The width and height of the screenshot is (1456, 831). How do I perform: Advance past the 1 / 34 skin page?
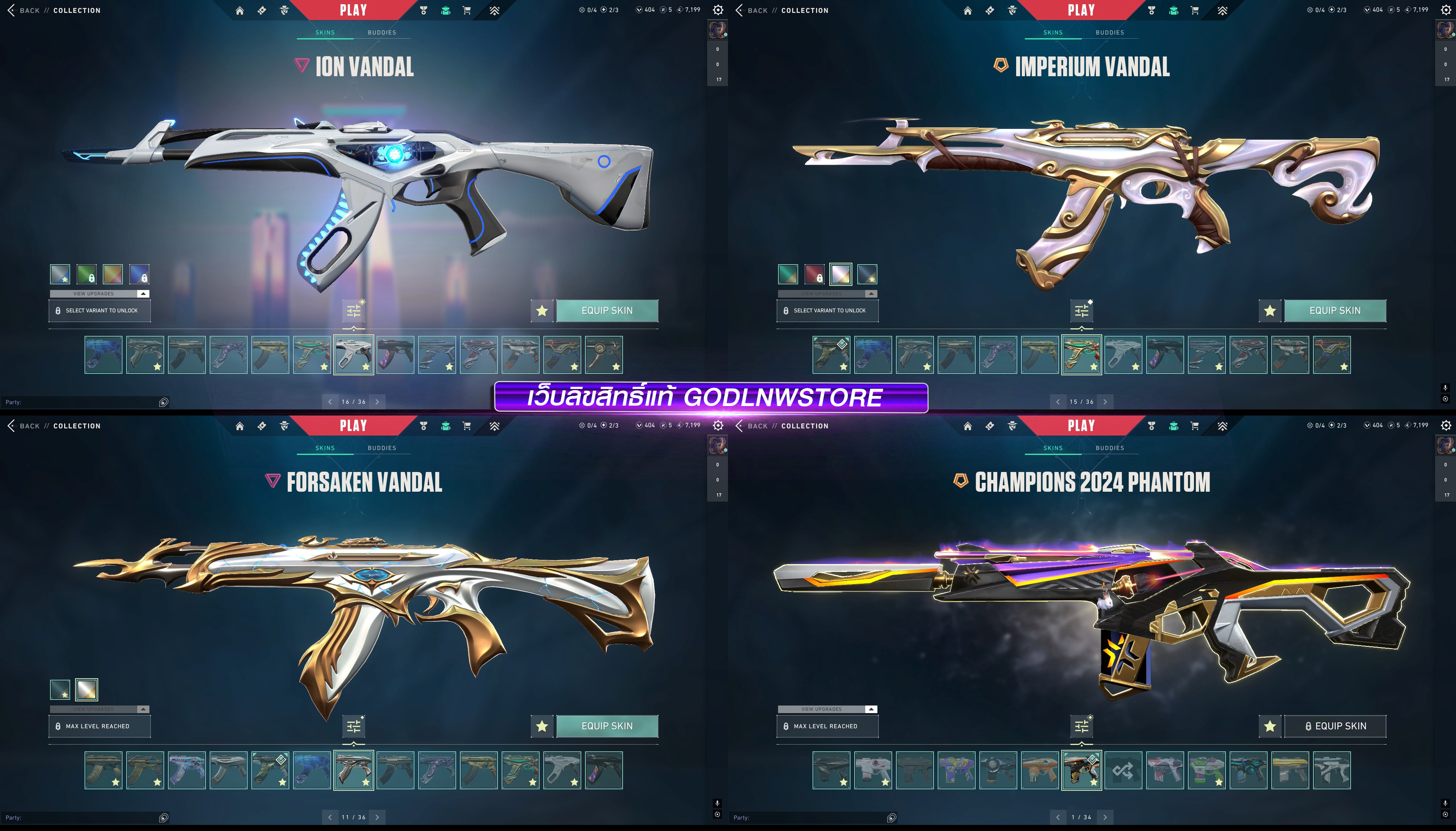pos(1105,817)
